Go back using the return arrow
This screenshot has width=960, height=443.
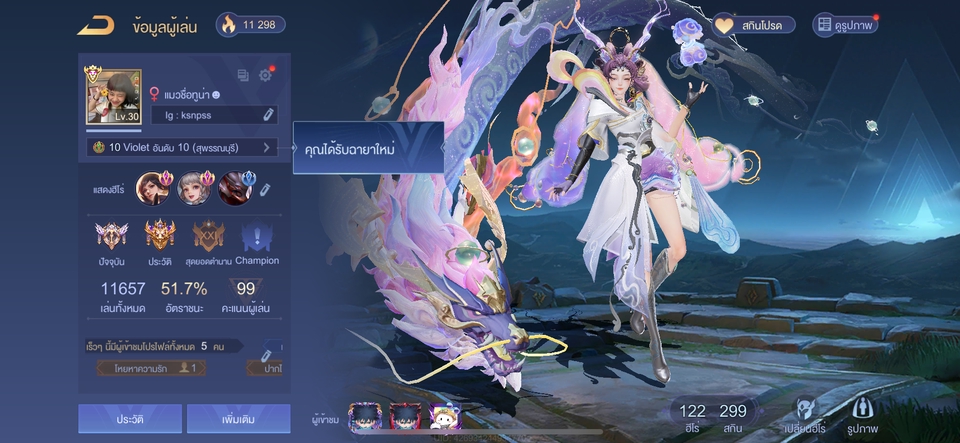pyautogui.click(x=95, y=25)
